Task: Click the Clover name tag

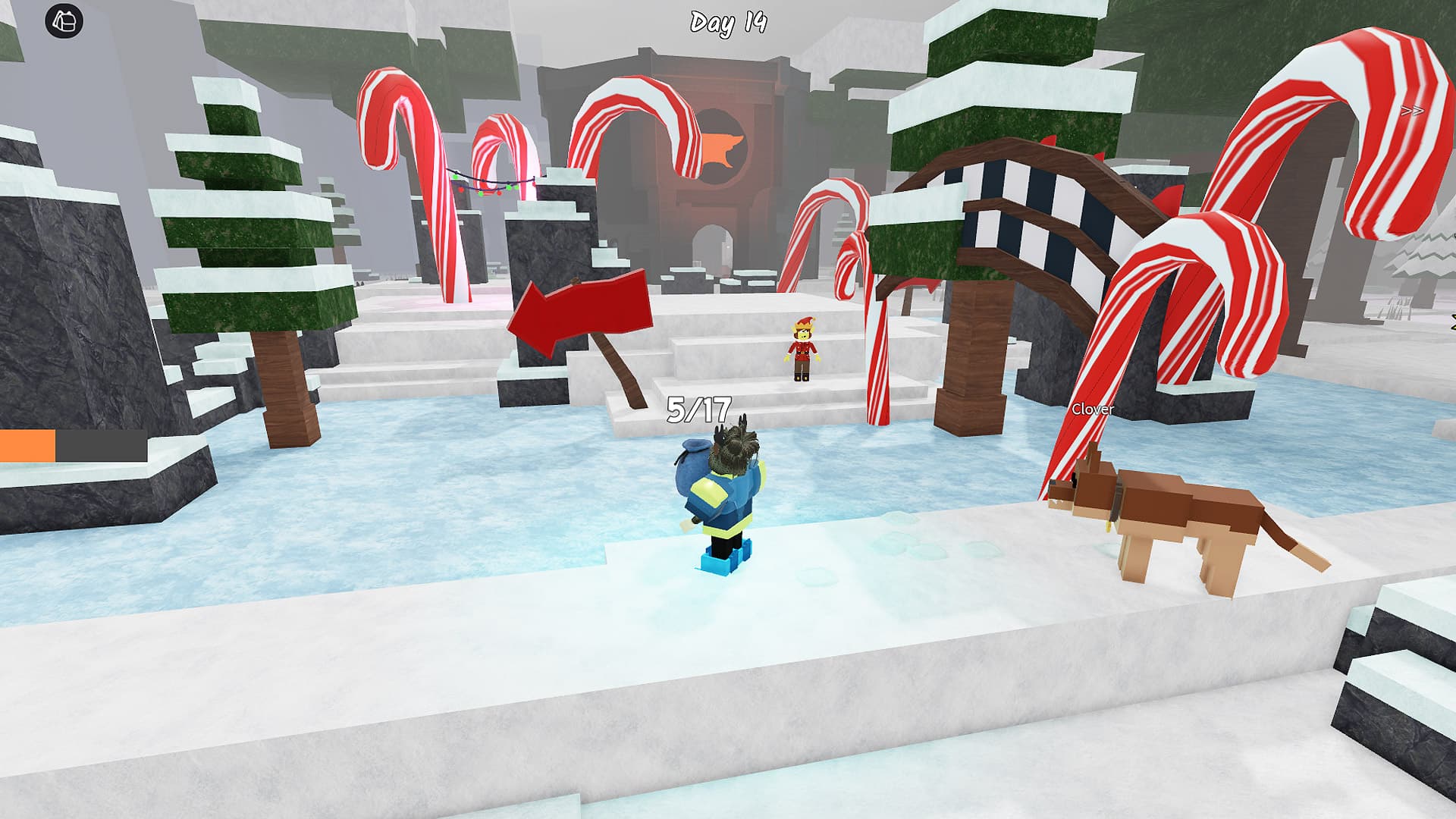Action: (x=1093, y=409)
